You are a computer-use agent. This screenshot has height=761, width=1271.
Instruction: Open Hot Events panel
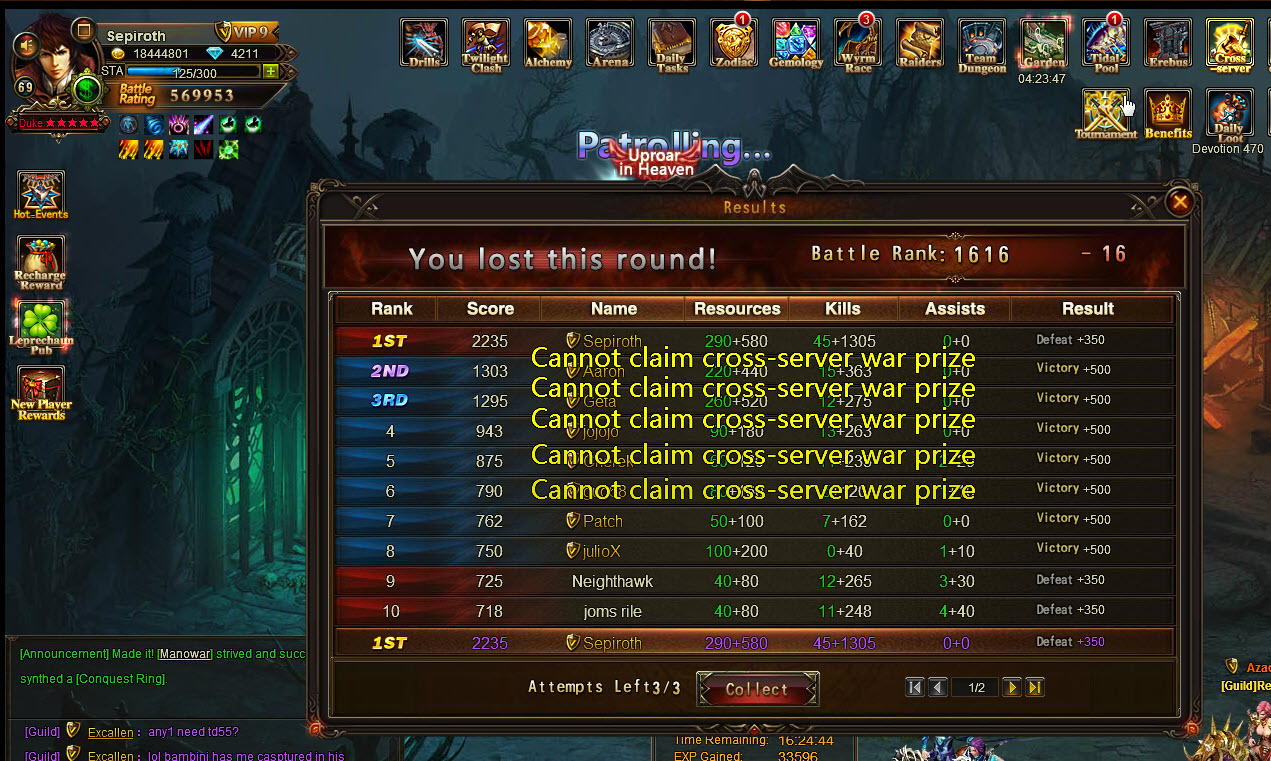[41, 193]
